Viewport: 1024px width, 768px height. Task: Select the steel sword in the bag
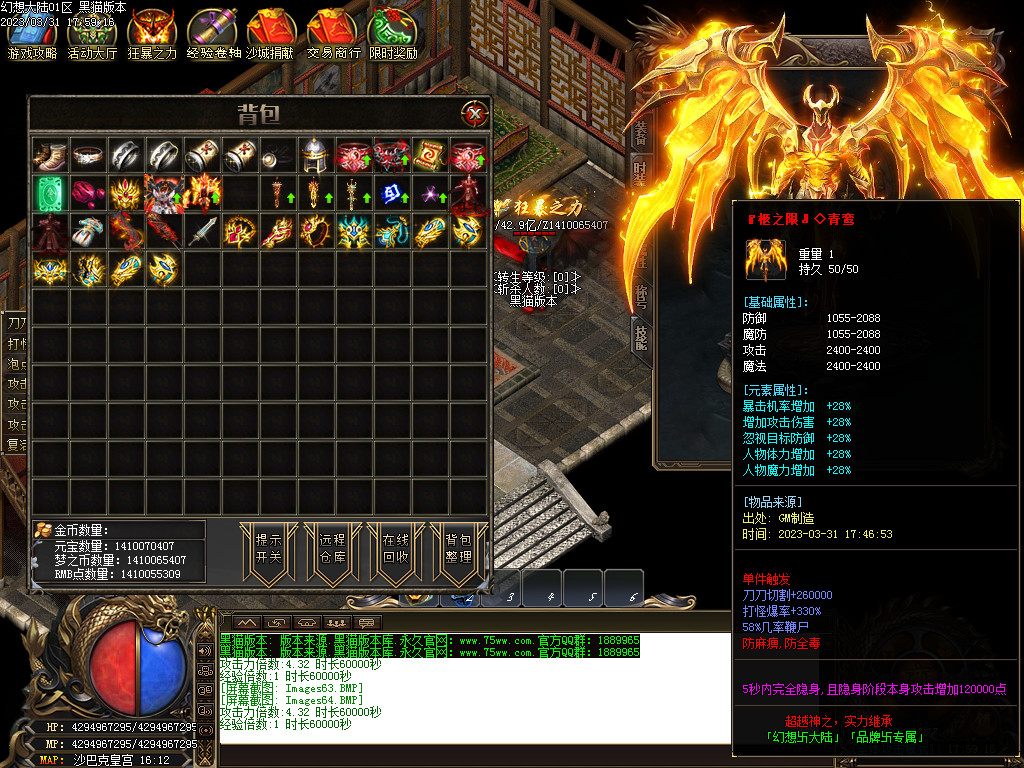point(202,231)
